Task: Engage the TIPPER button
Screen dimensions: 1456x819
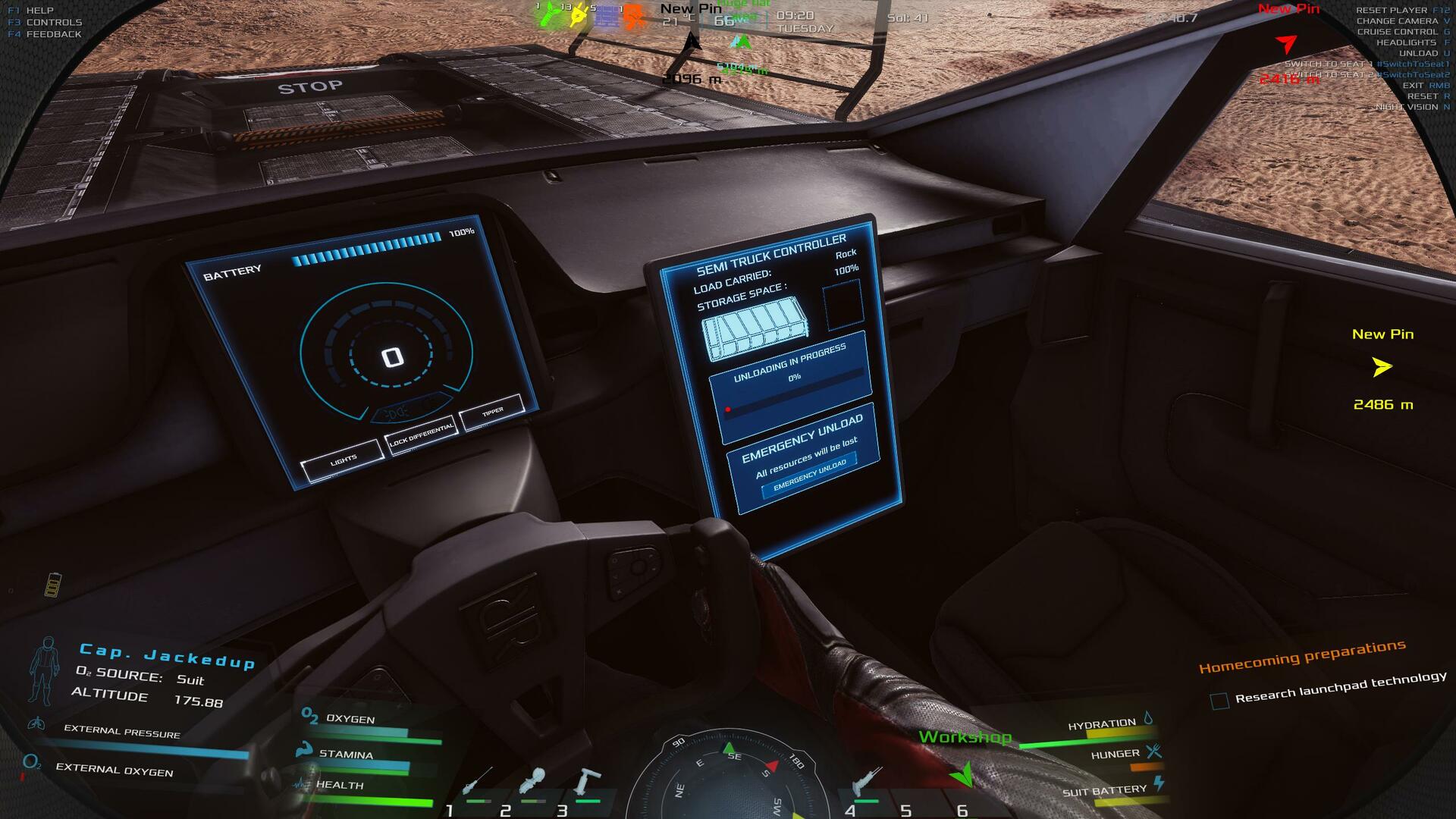Action: tap(492, 412)
